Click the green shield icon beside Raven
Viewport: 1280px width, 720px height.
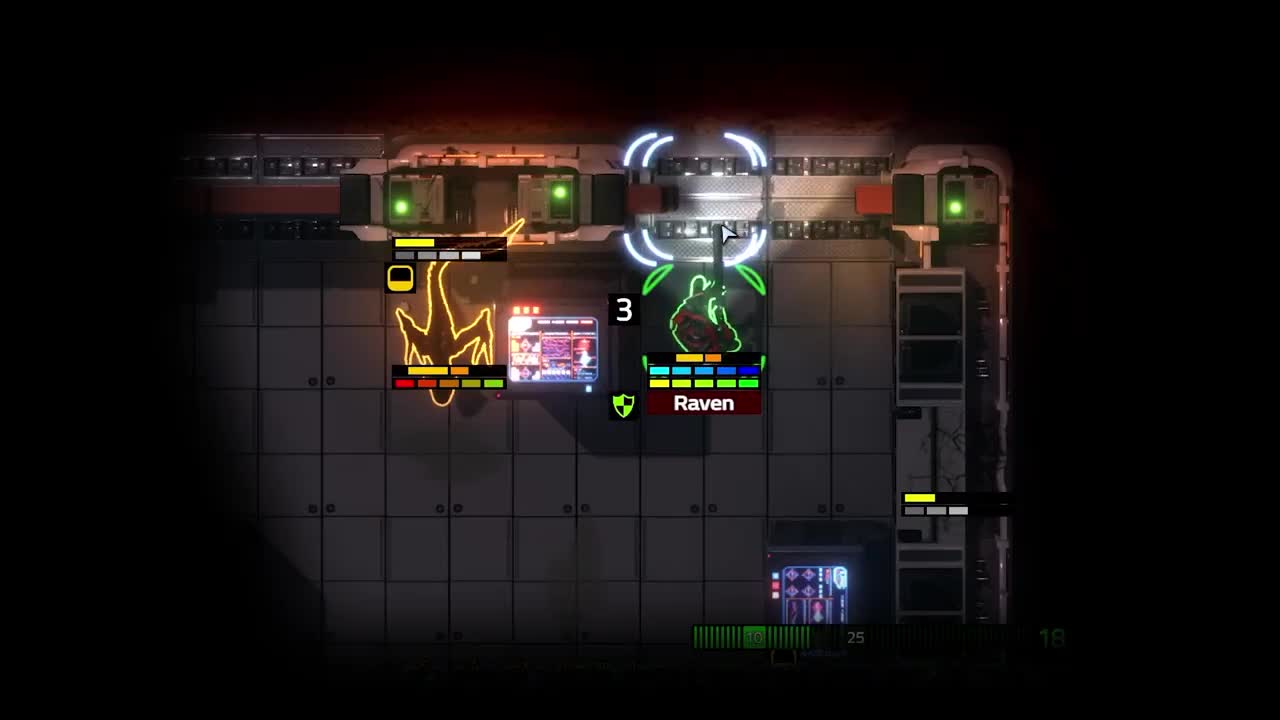click(624, 408)
